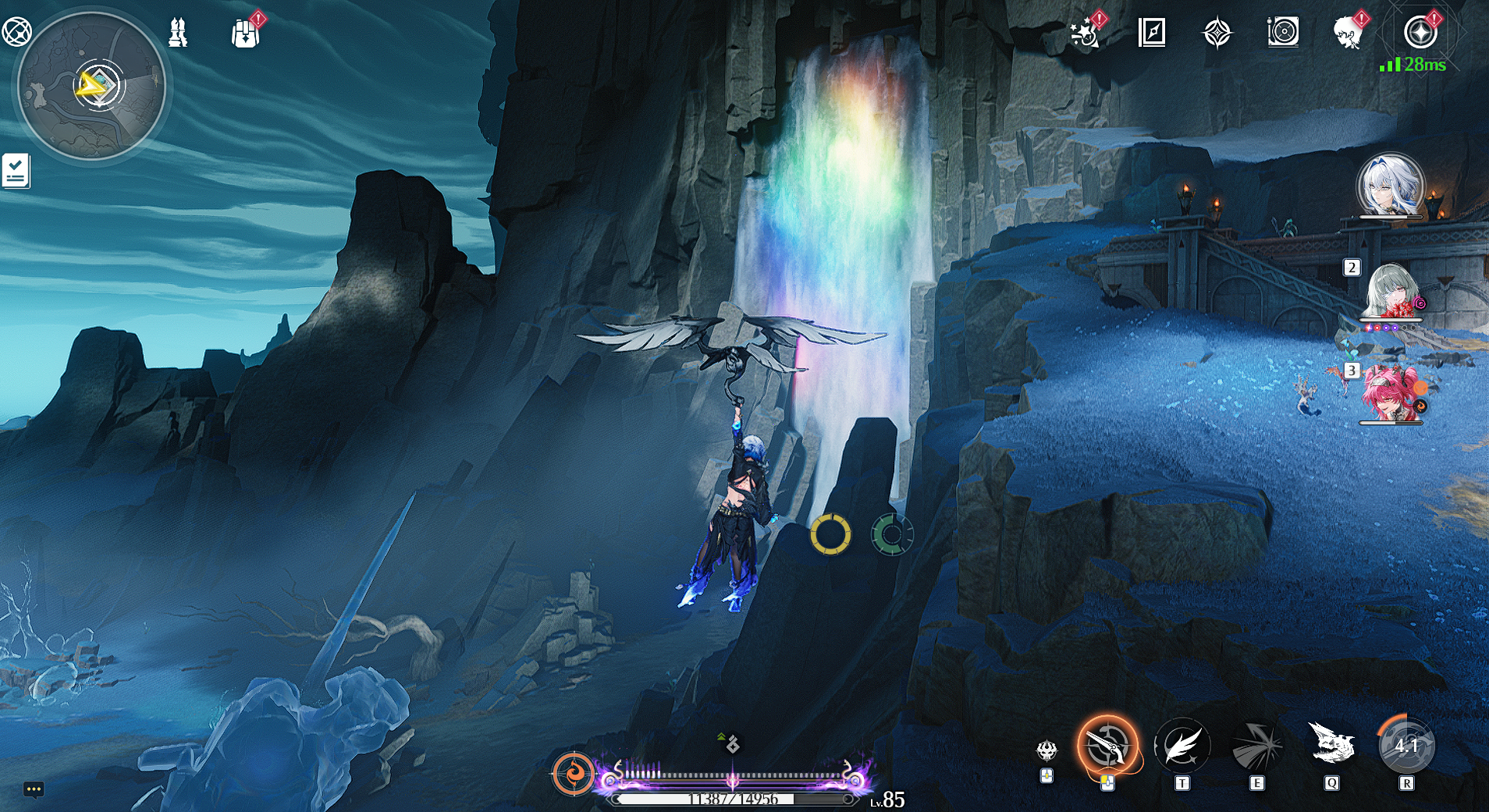This screenshot has width=1489, height=812.
Task: Click the globe icon beside the minimap
Action: tap(16, 31)
